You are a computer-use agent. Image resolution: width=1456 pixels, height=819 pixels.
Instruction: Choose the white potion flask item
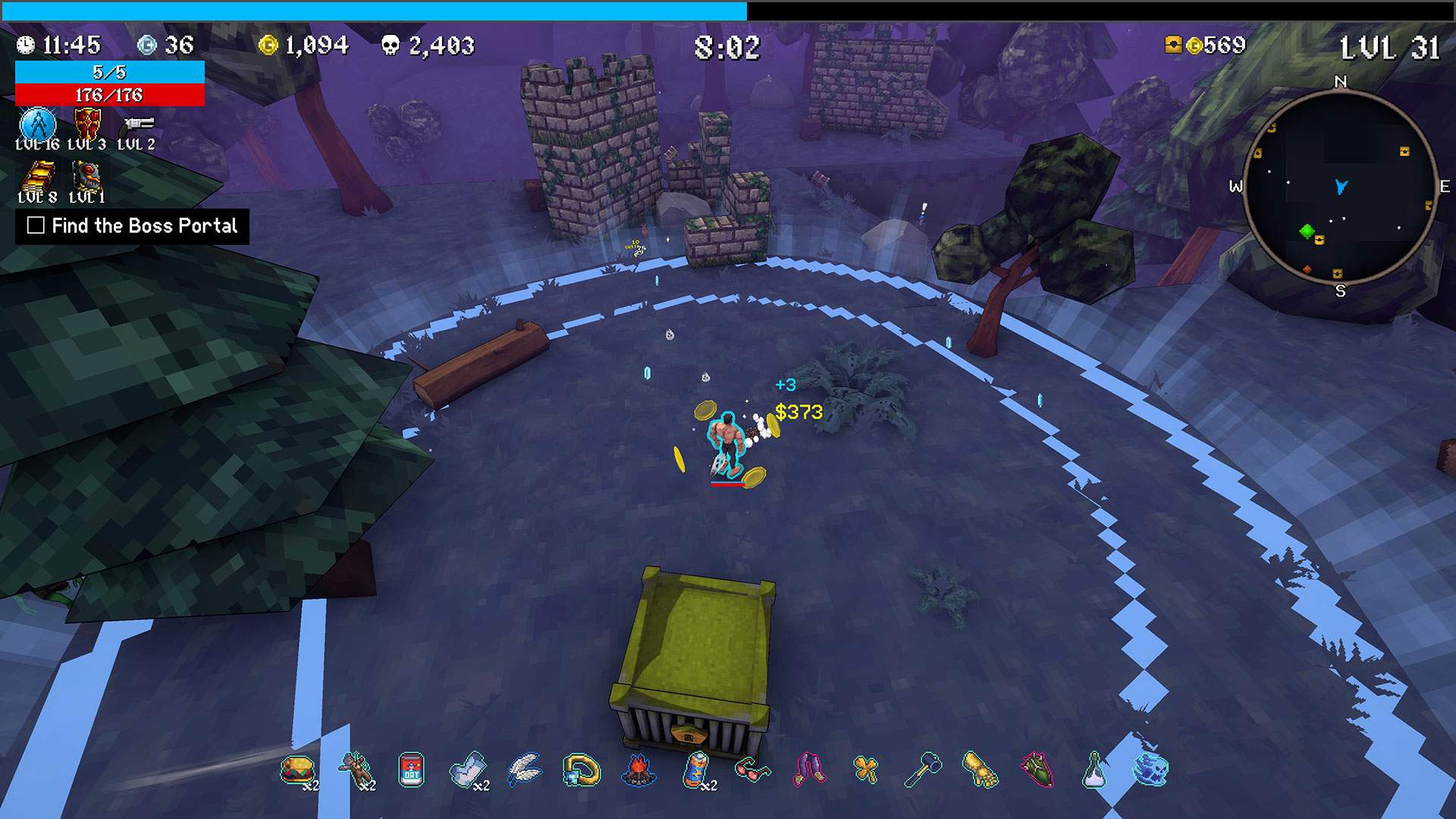[1094, 770]
